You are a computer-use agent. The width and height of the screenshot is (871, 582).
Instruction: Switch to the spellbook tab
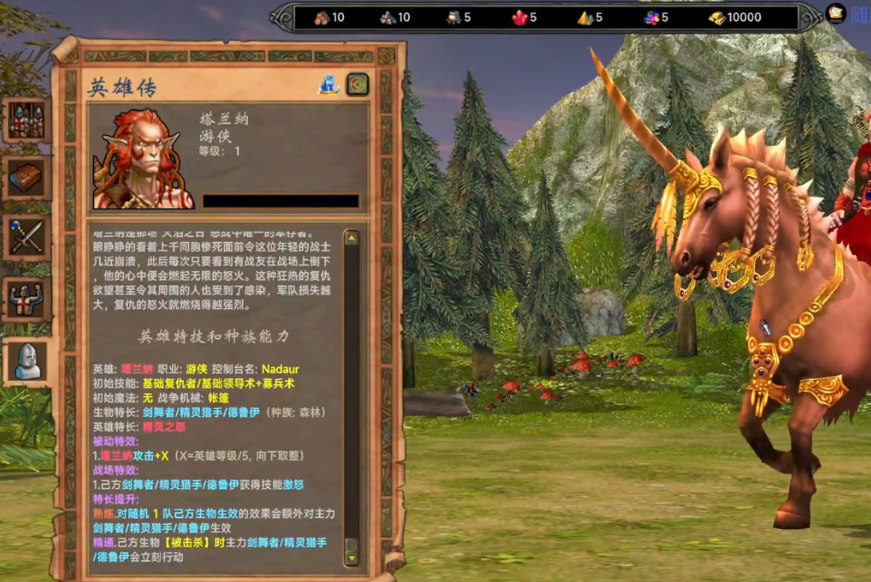pos(26,178)
